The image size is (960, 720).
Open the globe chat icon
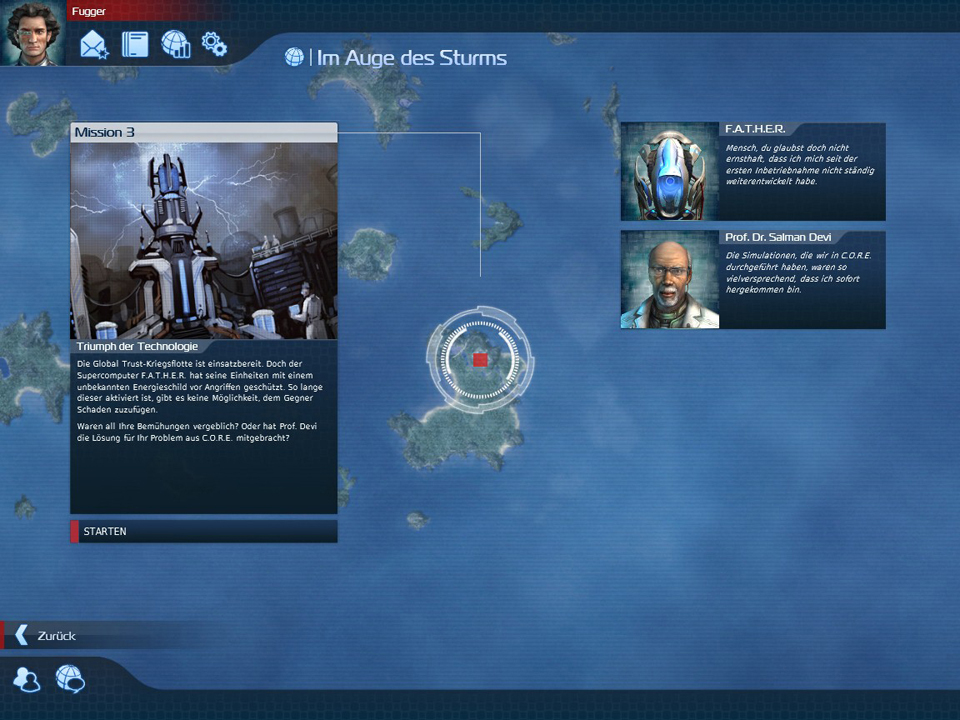[x=70, y=680]
